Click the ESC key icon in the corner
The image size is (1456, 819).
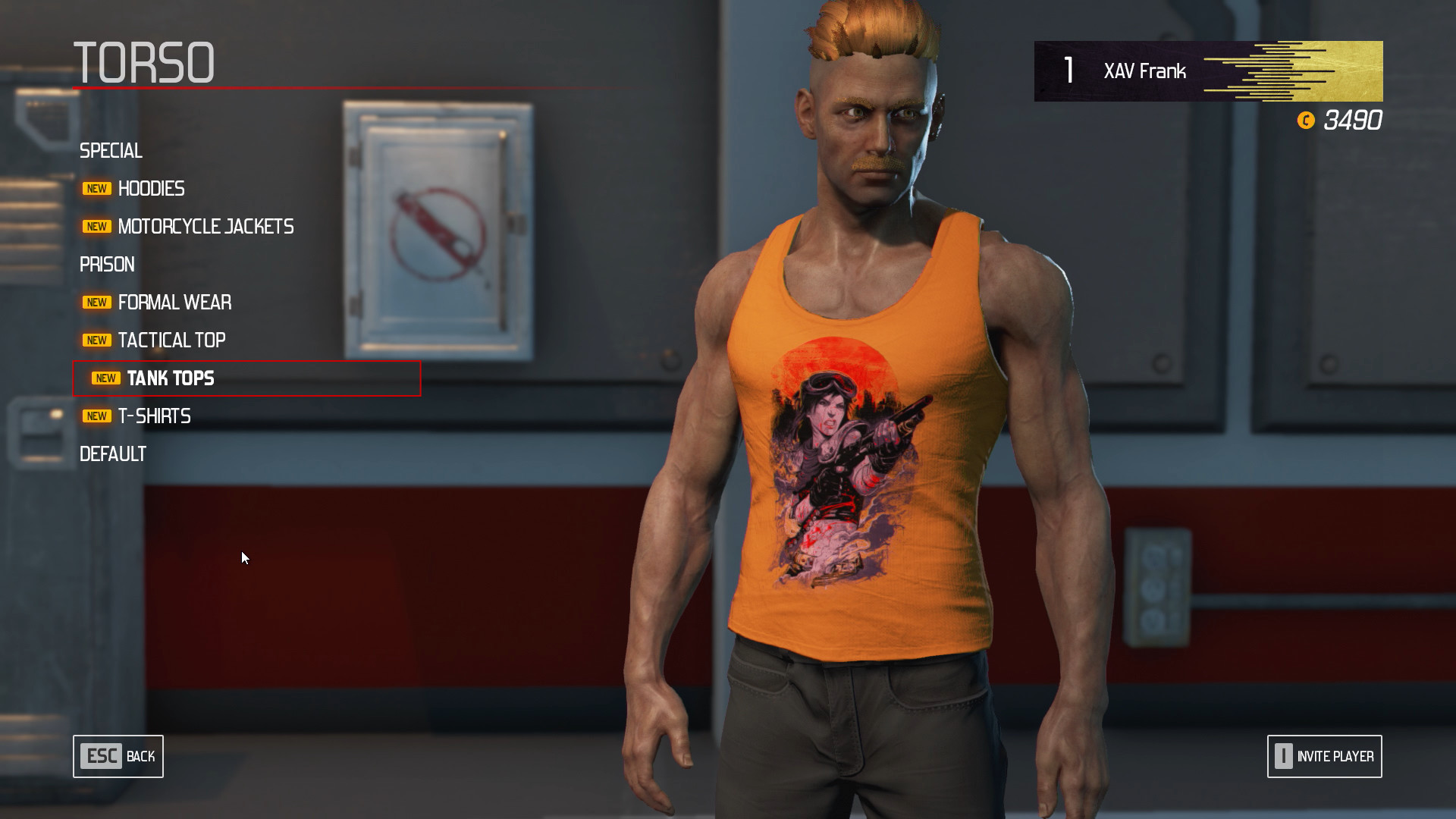click(100, 756)
